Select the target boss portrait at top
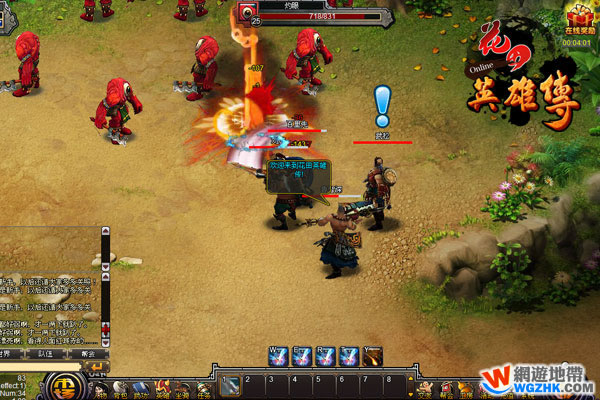This screenshot has height=400, width=600. (x=246, y=12)
